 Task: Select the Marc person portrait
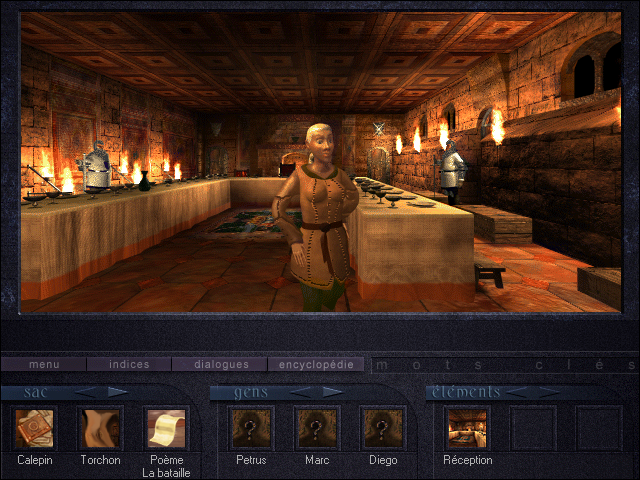point(316,429)
